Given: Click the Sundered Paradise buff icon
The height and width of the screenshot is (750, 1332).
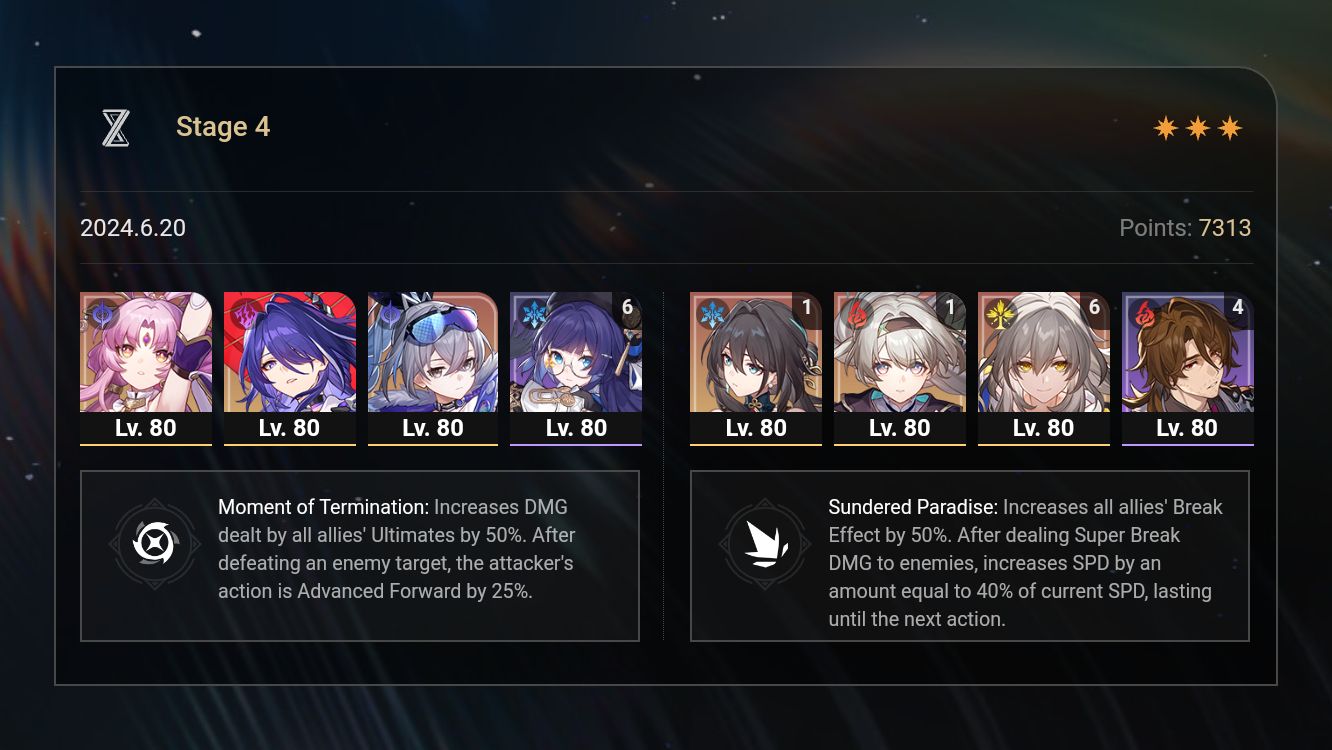Looking at the screenshot, I should (x=765, y=545).
